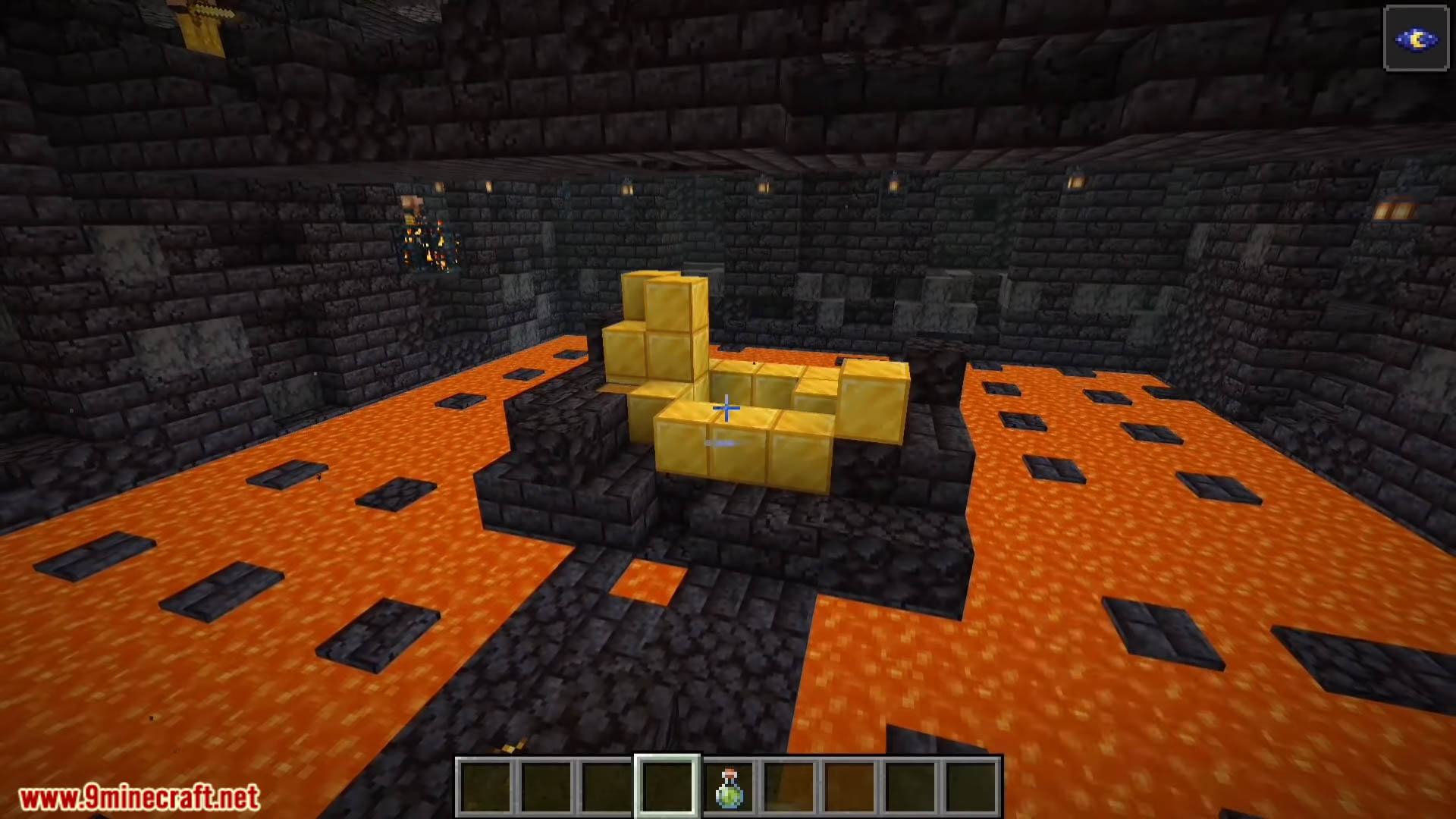Select the green potion hotbar slot
The width and height of the screenshot is (1456, 819).
coord(729,787)
